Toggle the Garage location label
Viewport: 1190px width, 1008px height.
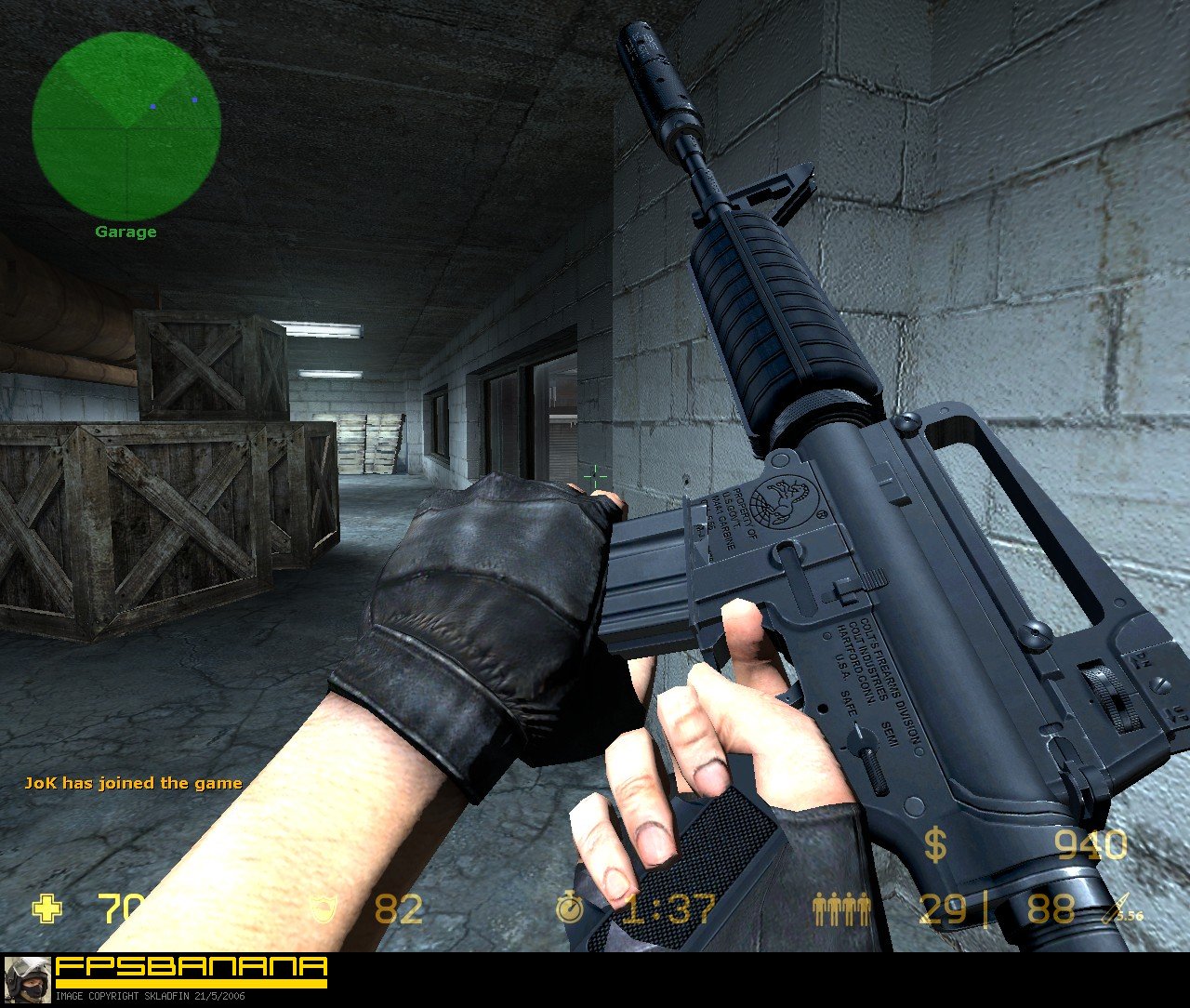tap(126, 232)
